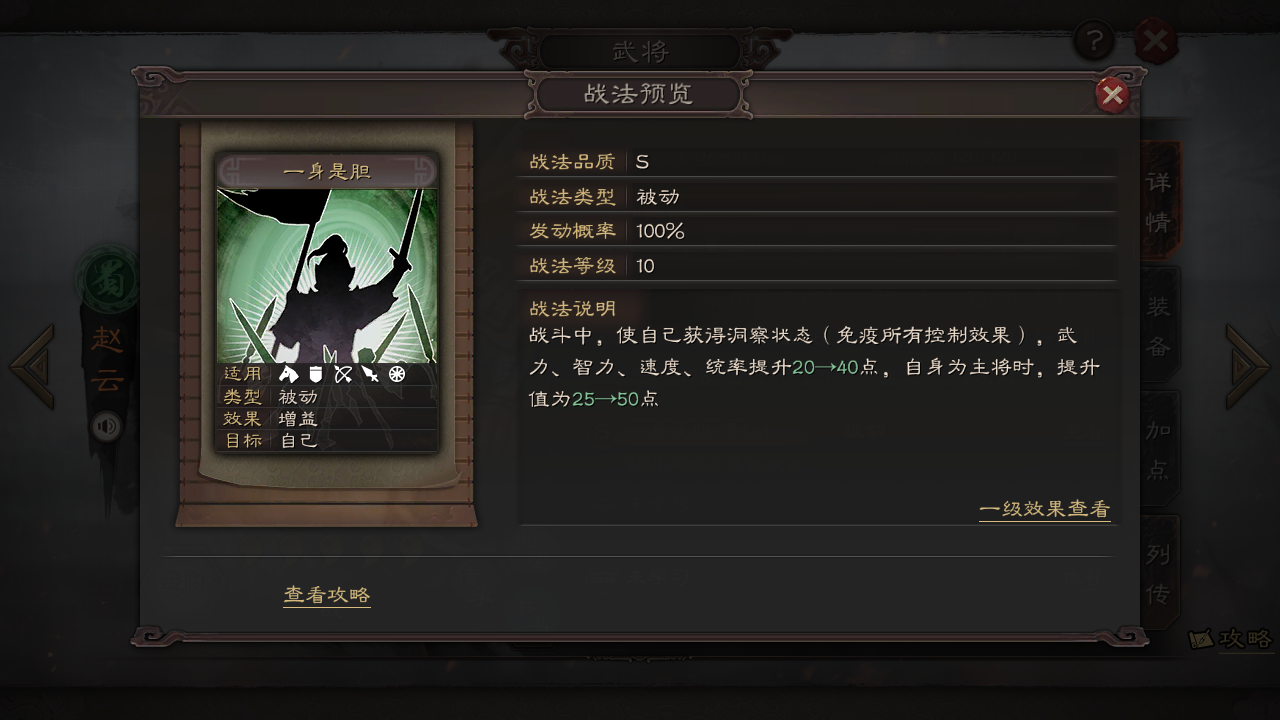Screen dimensions: 1280x720
Task: Select the shield troop icon in 适用 row
Action: point(315,374)
